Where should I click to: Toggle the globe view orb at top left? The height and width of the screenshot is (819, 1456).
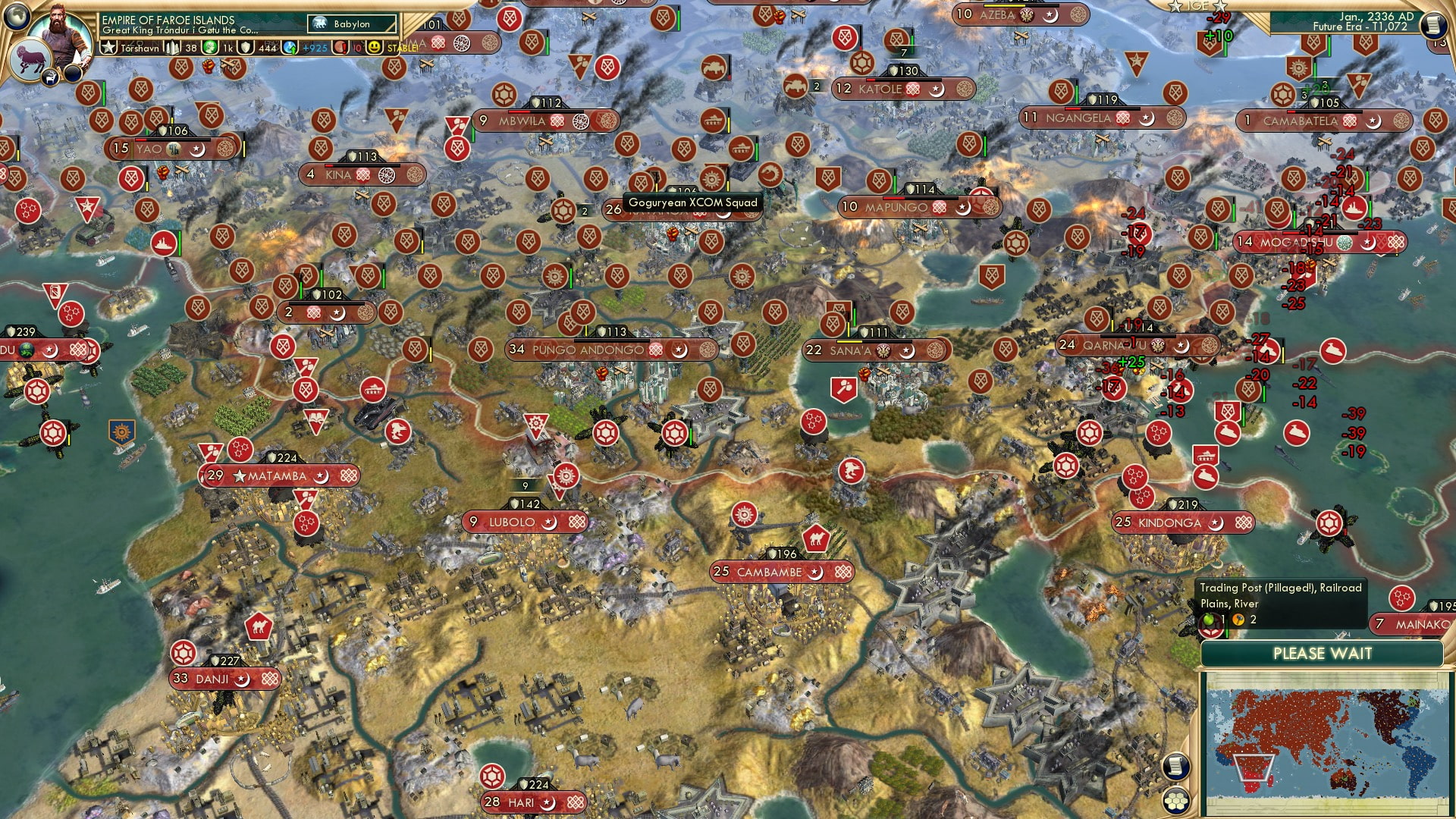tap(16, 17)
